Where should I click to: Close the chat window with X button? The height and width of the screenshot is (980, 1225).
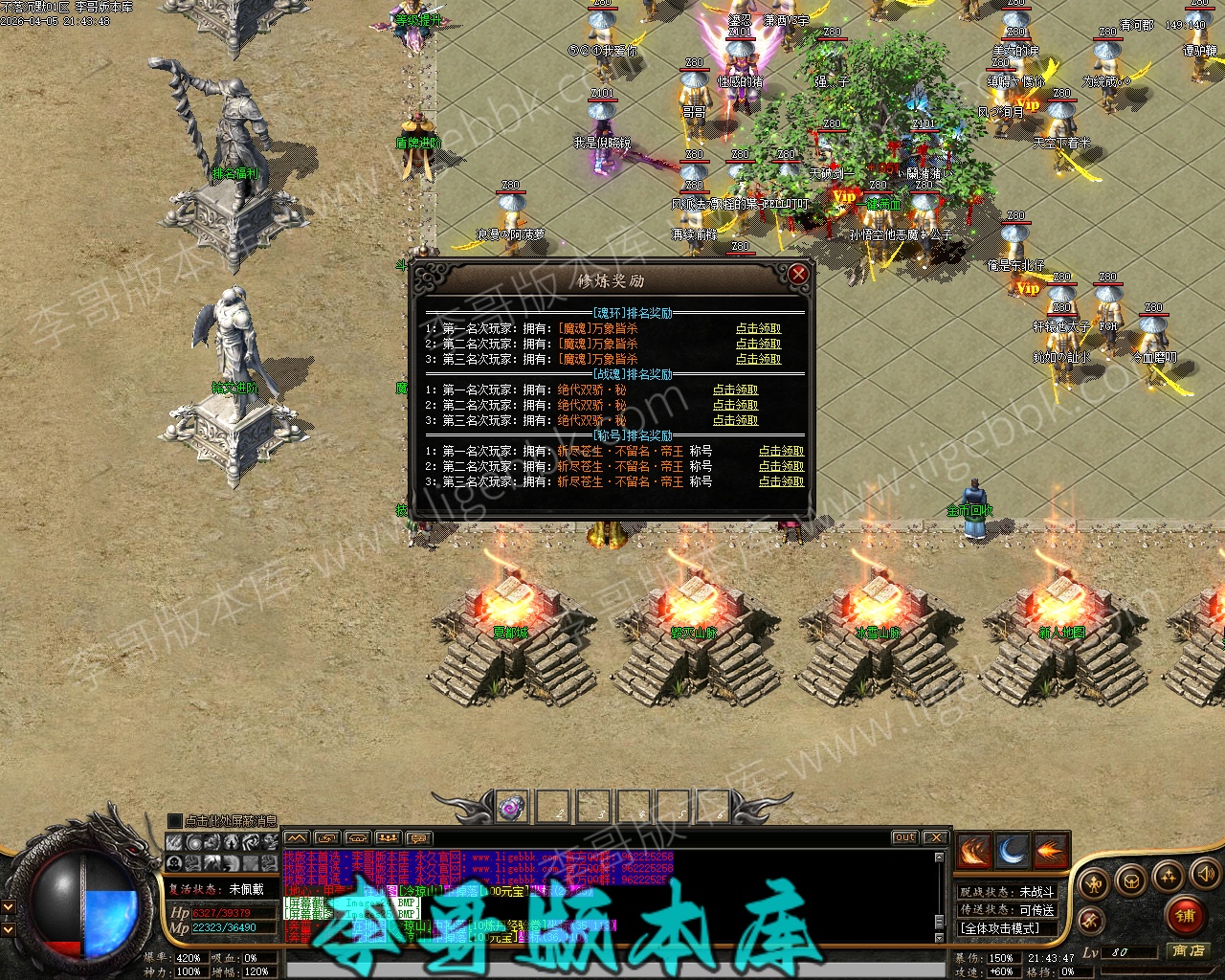(x=935, y=837)
